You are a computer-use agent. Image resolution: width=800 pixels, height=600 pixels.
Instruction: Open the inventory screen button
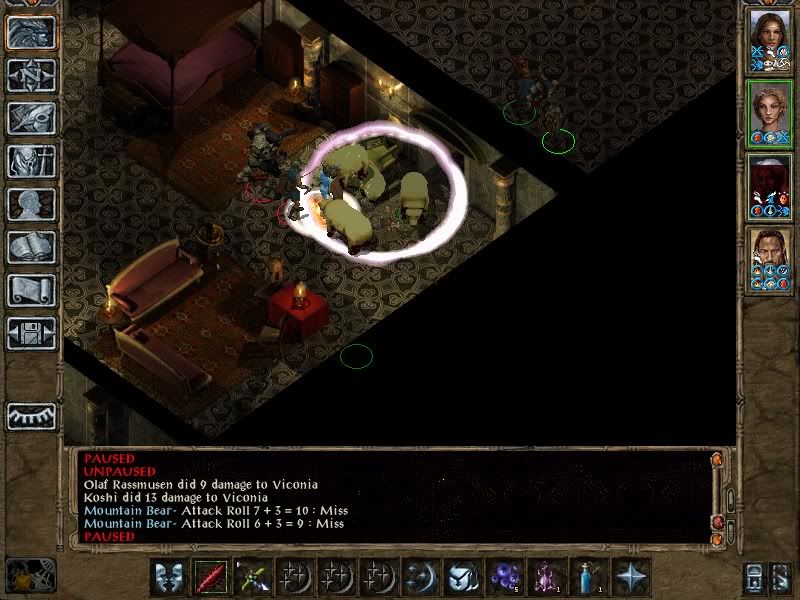[32, 161]
